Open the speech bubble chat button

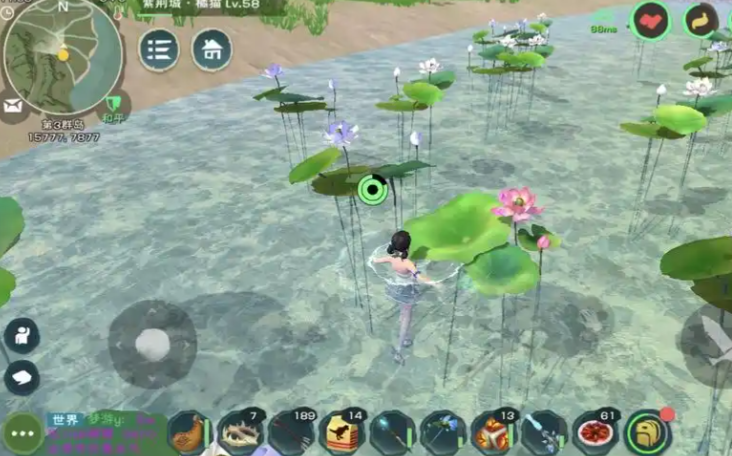tap(21, 377)
